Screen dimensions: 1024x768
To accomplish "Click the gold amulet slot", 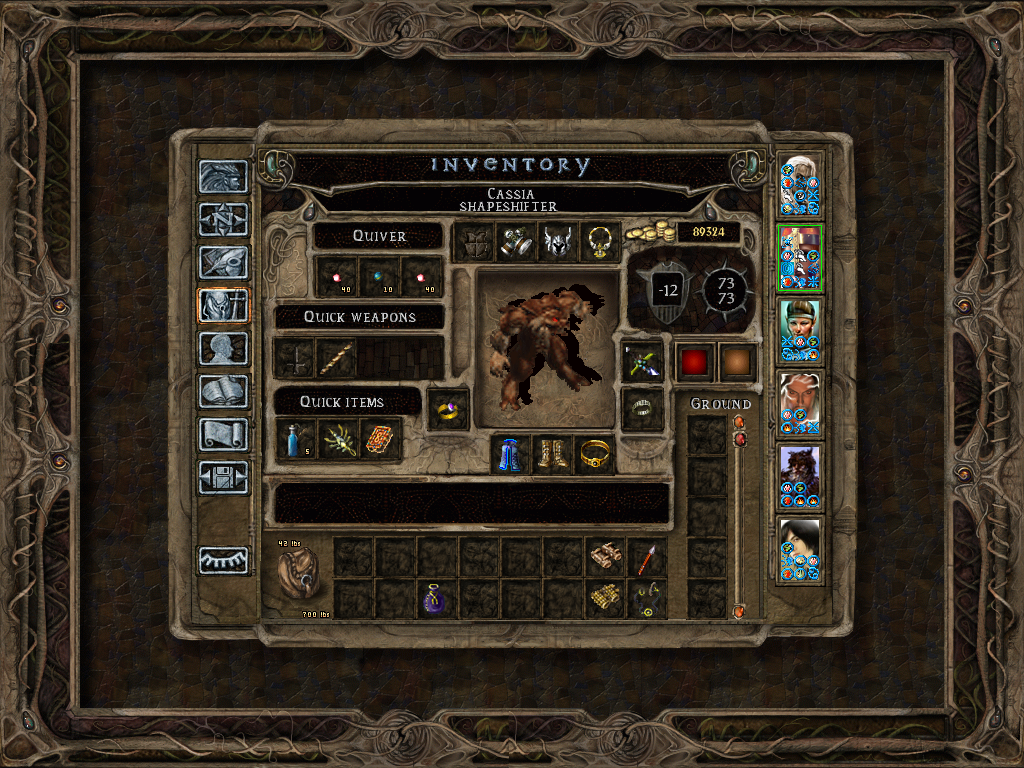I will (600, 242).
